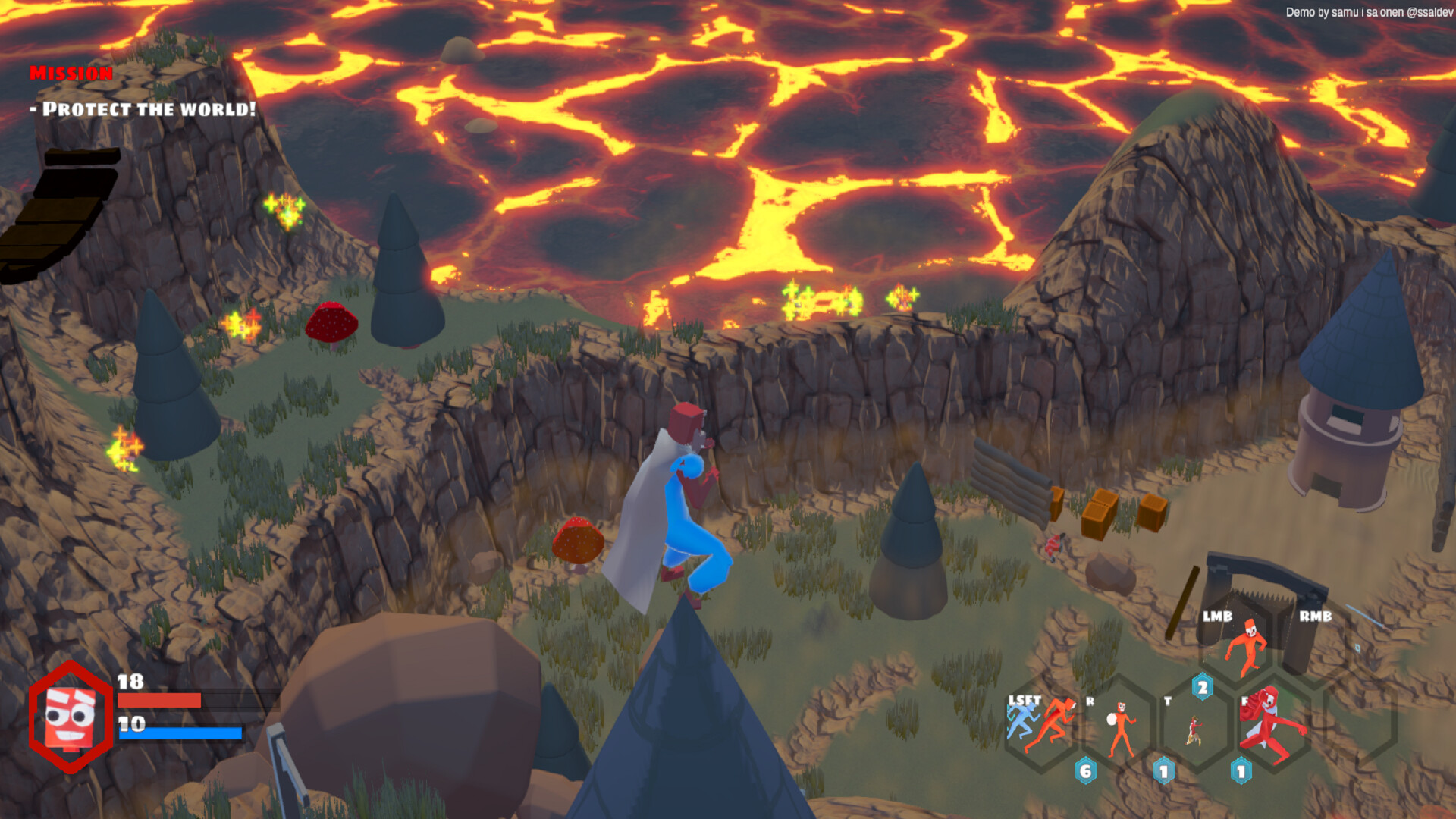This screenshot has width=1456, height=819.
Task: Open the Mission heading in the top left
Action: (x=72, y=74)
